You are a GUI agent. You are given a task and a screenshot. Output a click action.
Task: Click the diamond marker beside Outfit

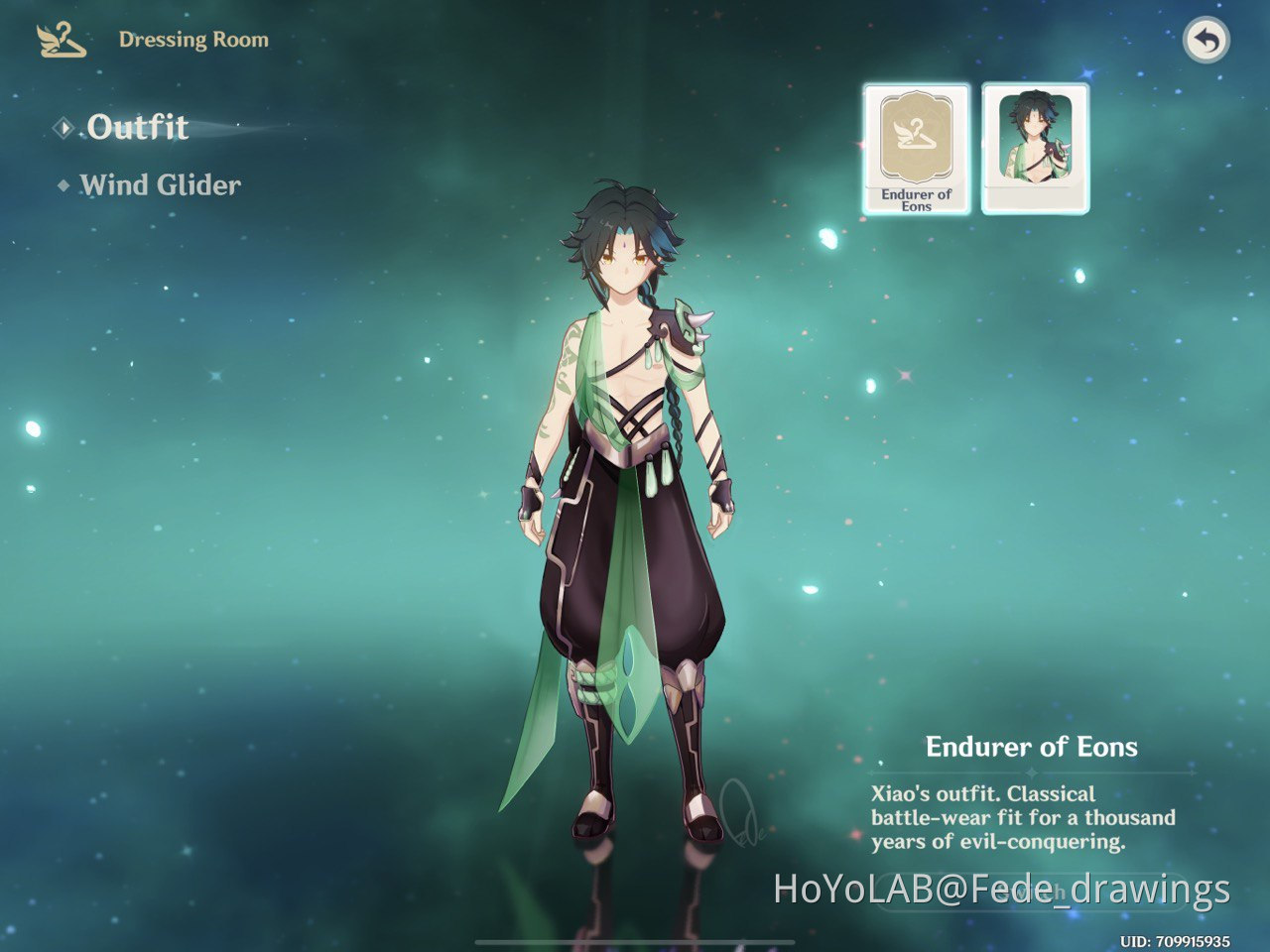click(63, 127)
